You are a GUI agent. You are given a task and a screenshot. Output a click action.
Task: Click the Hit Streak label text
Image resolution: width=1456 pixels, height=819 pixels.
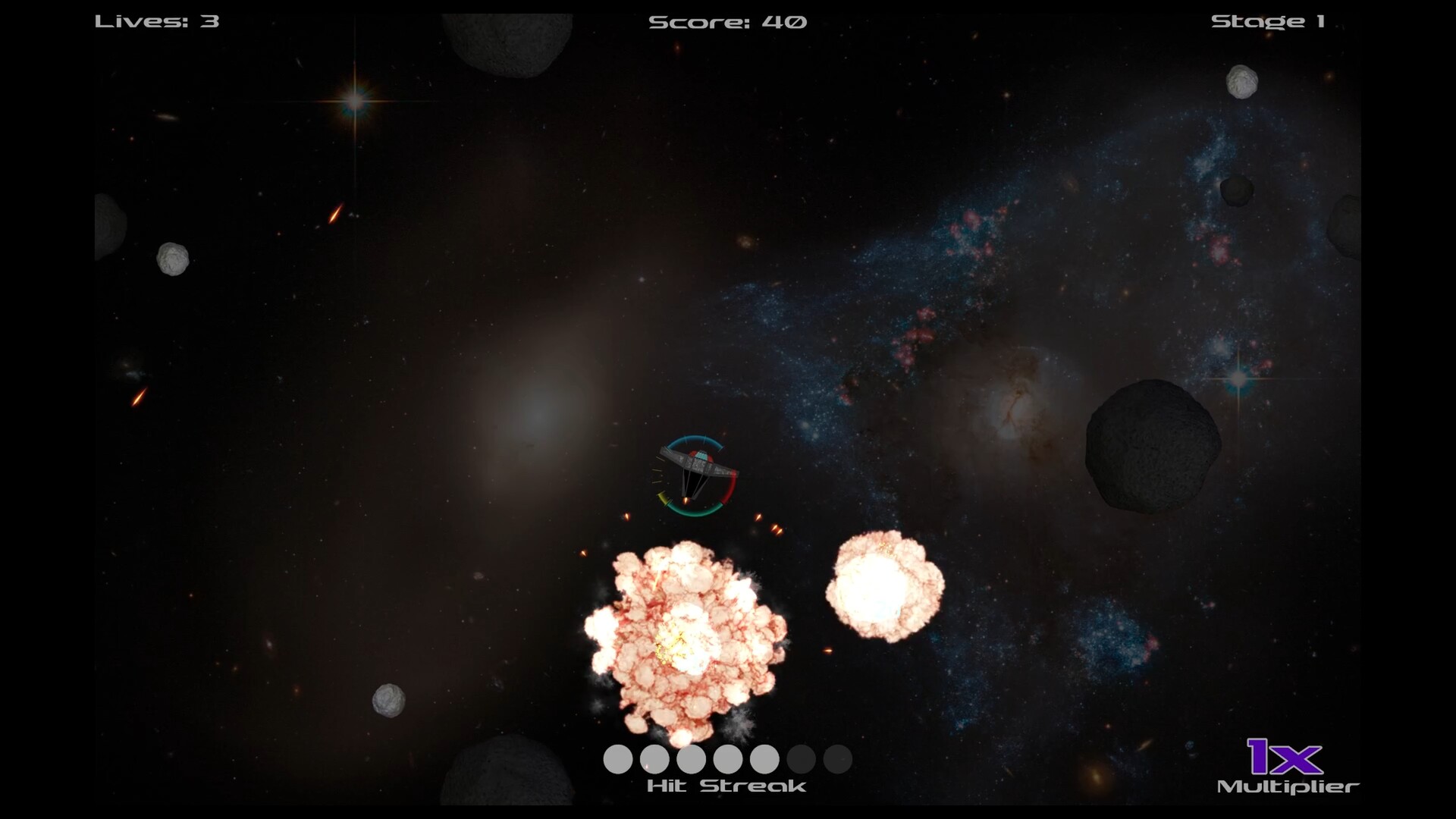[726, 786]
